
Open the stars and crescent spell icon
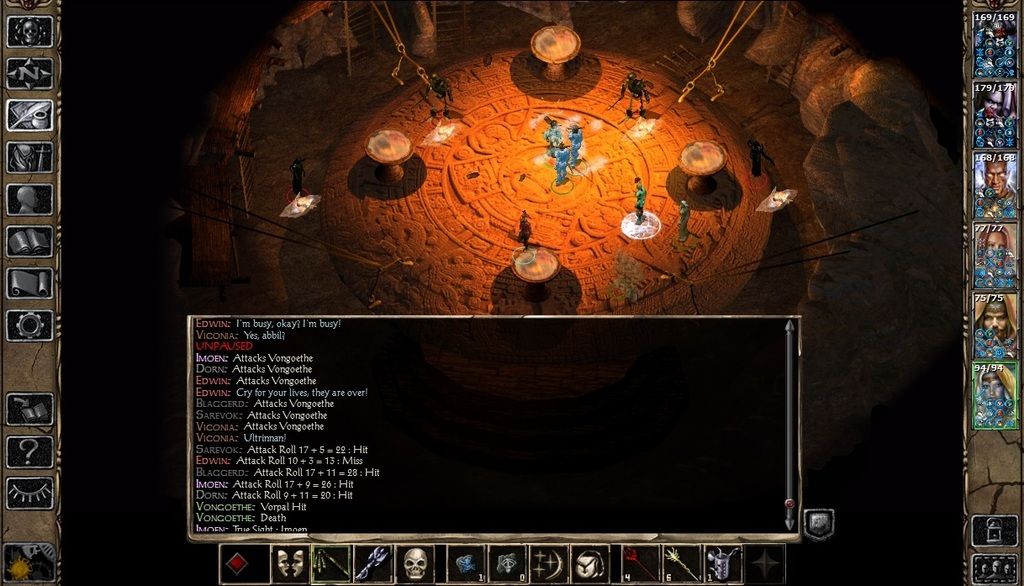547,564
